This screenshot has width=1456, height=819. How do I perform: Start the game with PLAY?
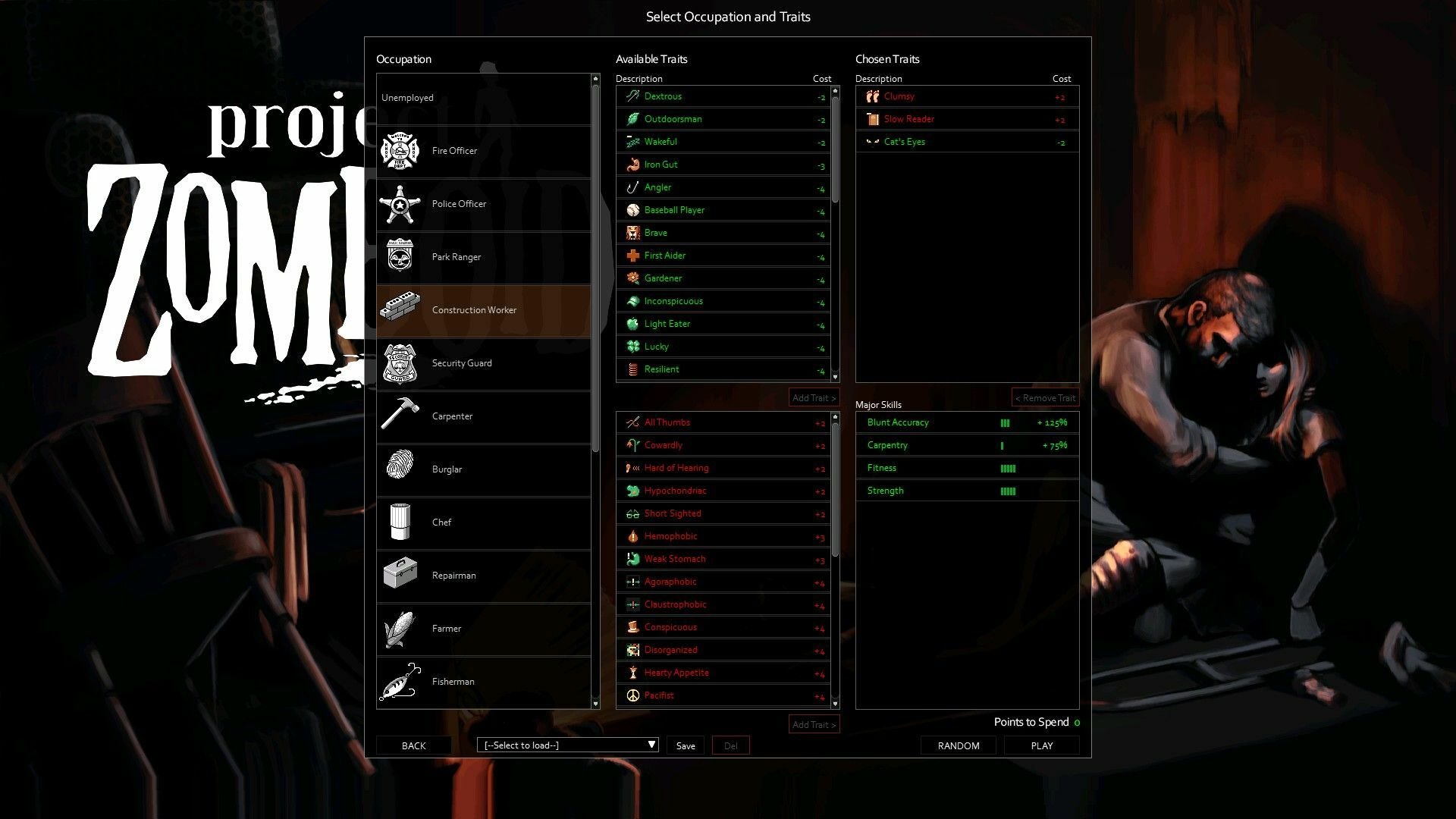[1042, 746]
